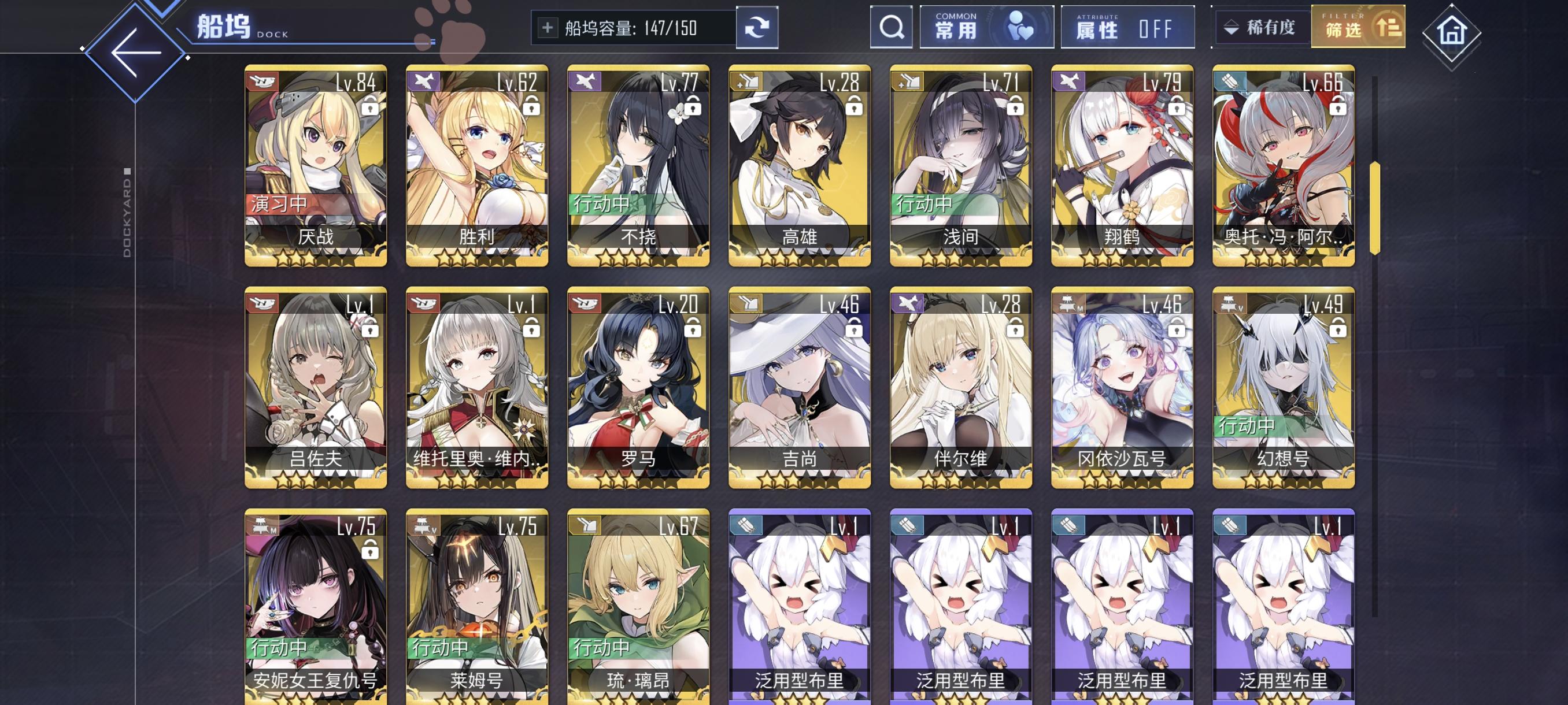Viewport: 1568px width, 705px height.
Task: Tap the search magnifier icon
Action: coord(891,27)
